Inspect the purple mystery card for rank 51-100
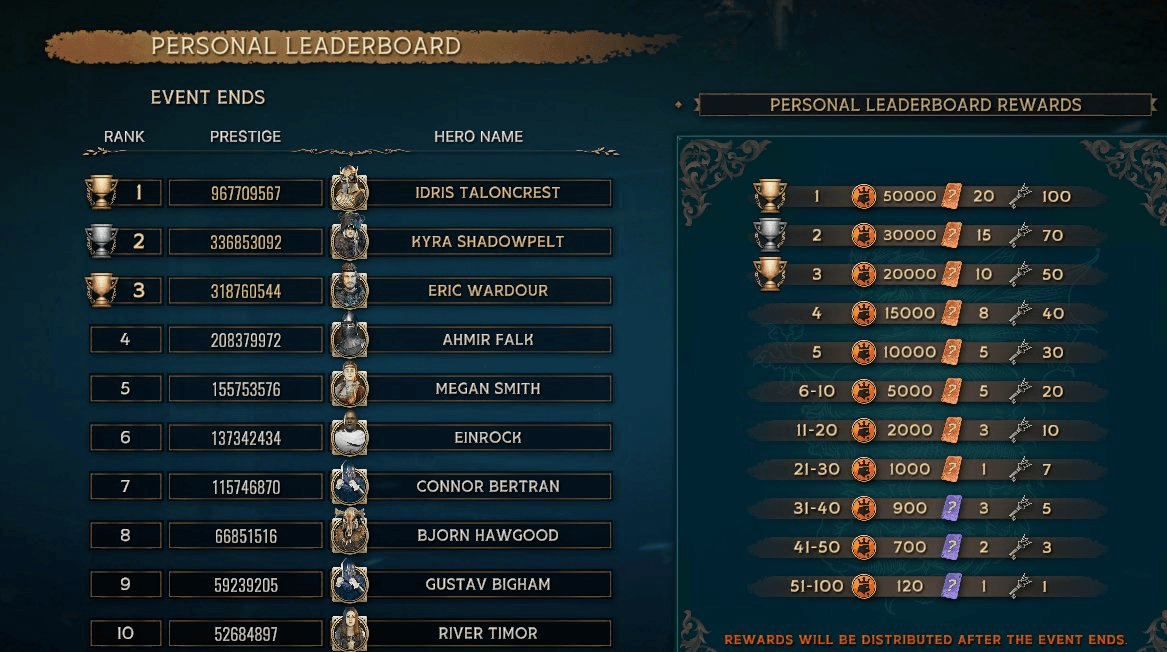The image size is (1167, 652). coord(952,586)
